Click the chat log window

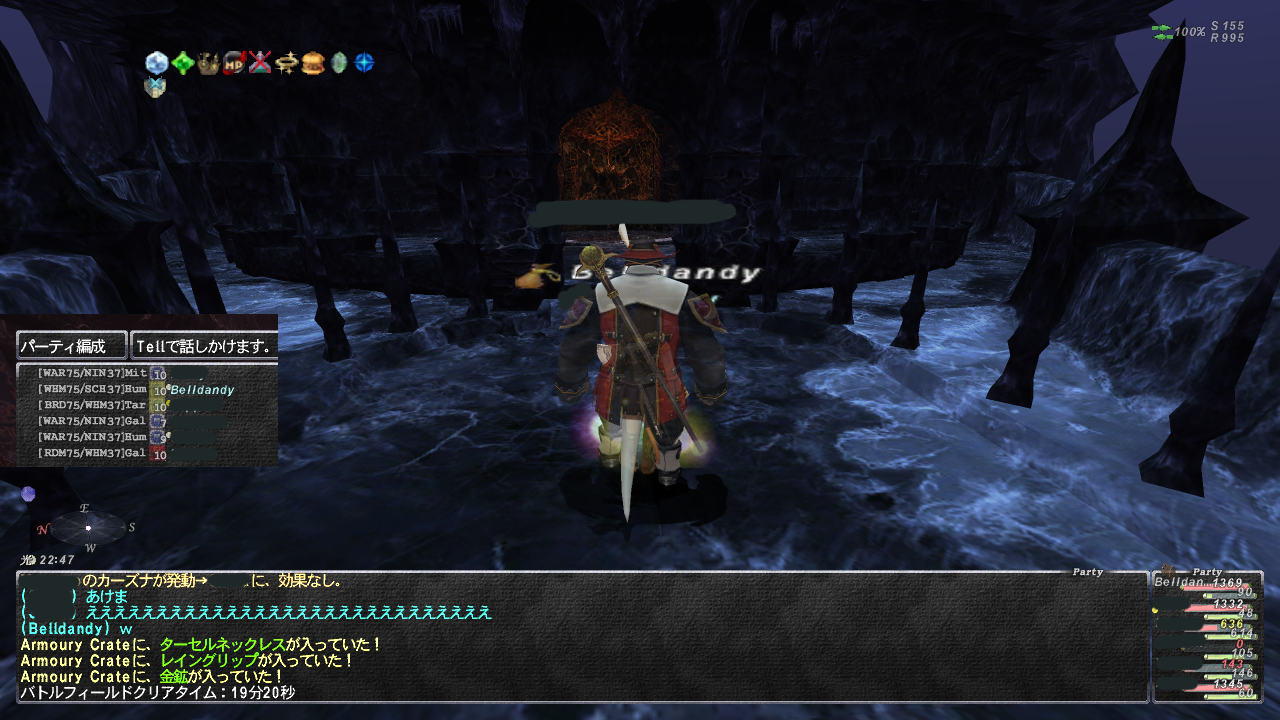(580, 636)
